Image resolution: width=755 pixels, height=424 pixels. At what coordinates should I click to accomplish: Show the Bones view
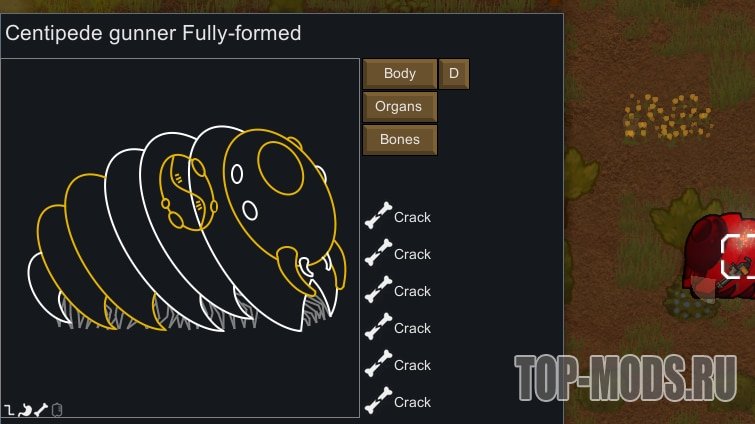pos(399,139)
